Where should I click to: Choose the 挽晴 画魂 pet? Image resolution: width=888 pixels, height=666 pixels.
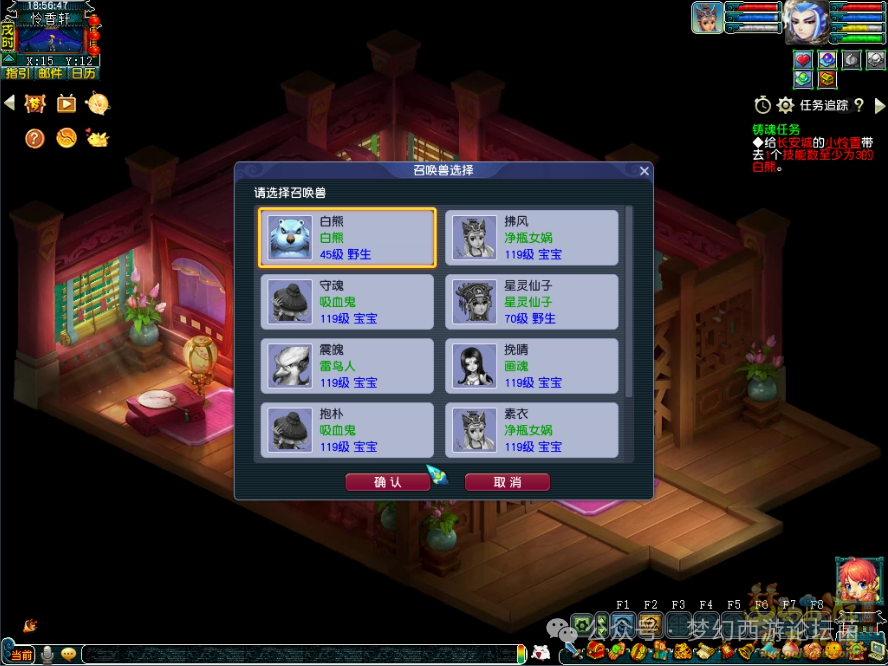pos(531,366)
